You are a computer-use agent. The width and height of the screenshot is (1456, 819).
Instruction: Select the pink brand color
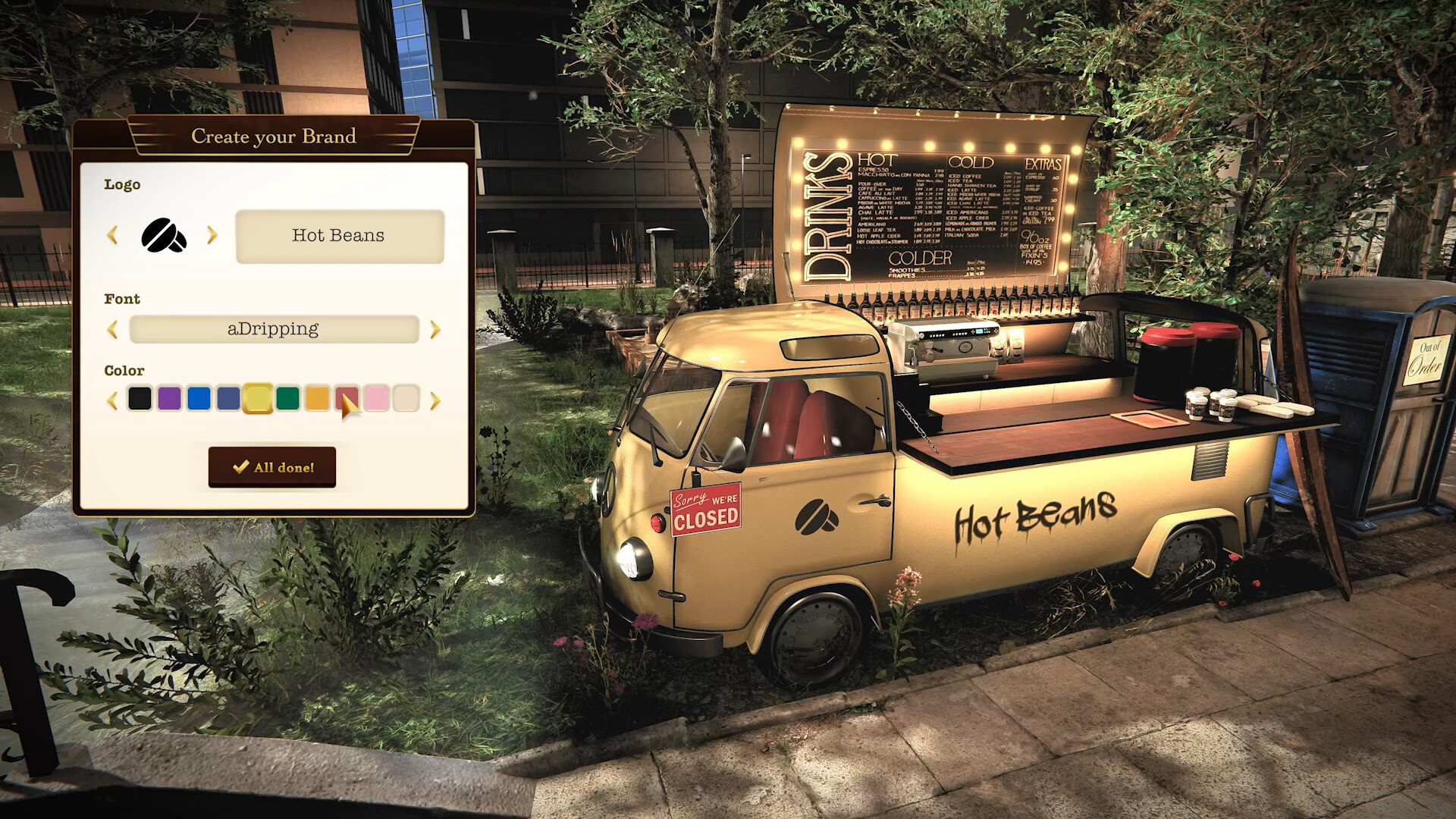376,397
